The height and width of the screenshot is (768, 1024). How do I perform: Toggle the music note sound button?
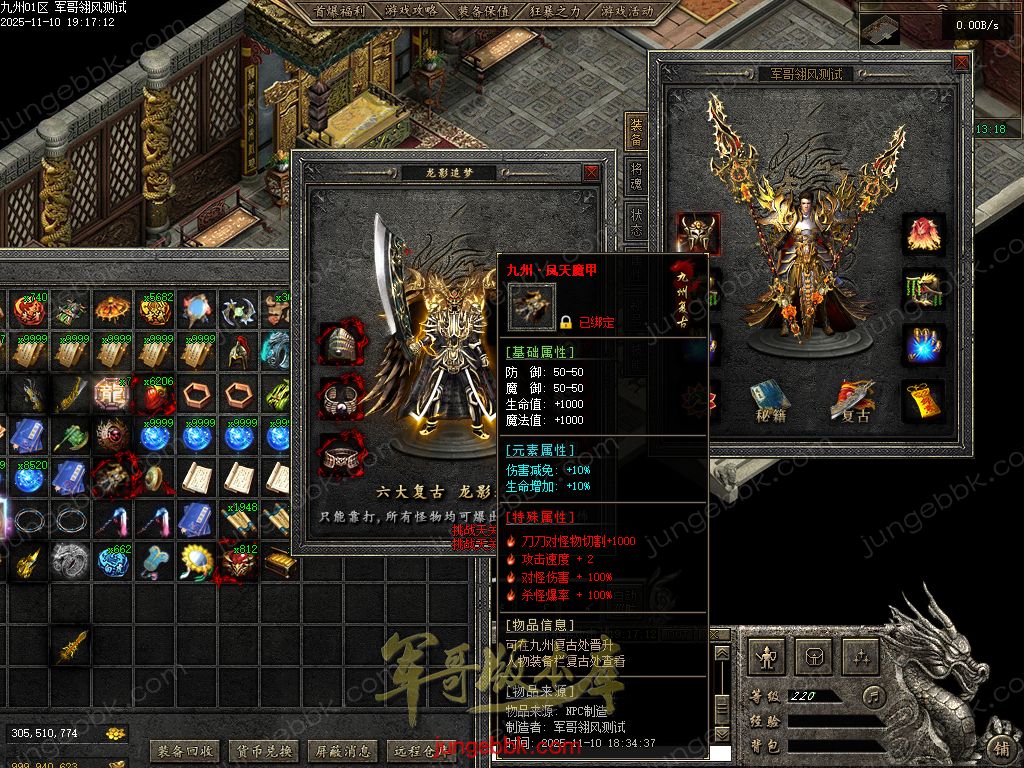click(875, 695)
